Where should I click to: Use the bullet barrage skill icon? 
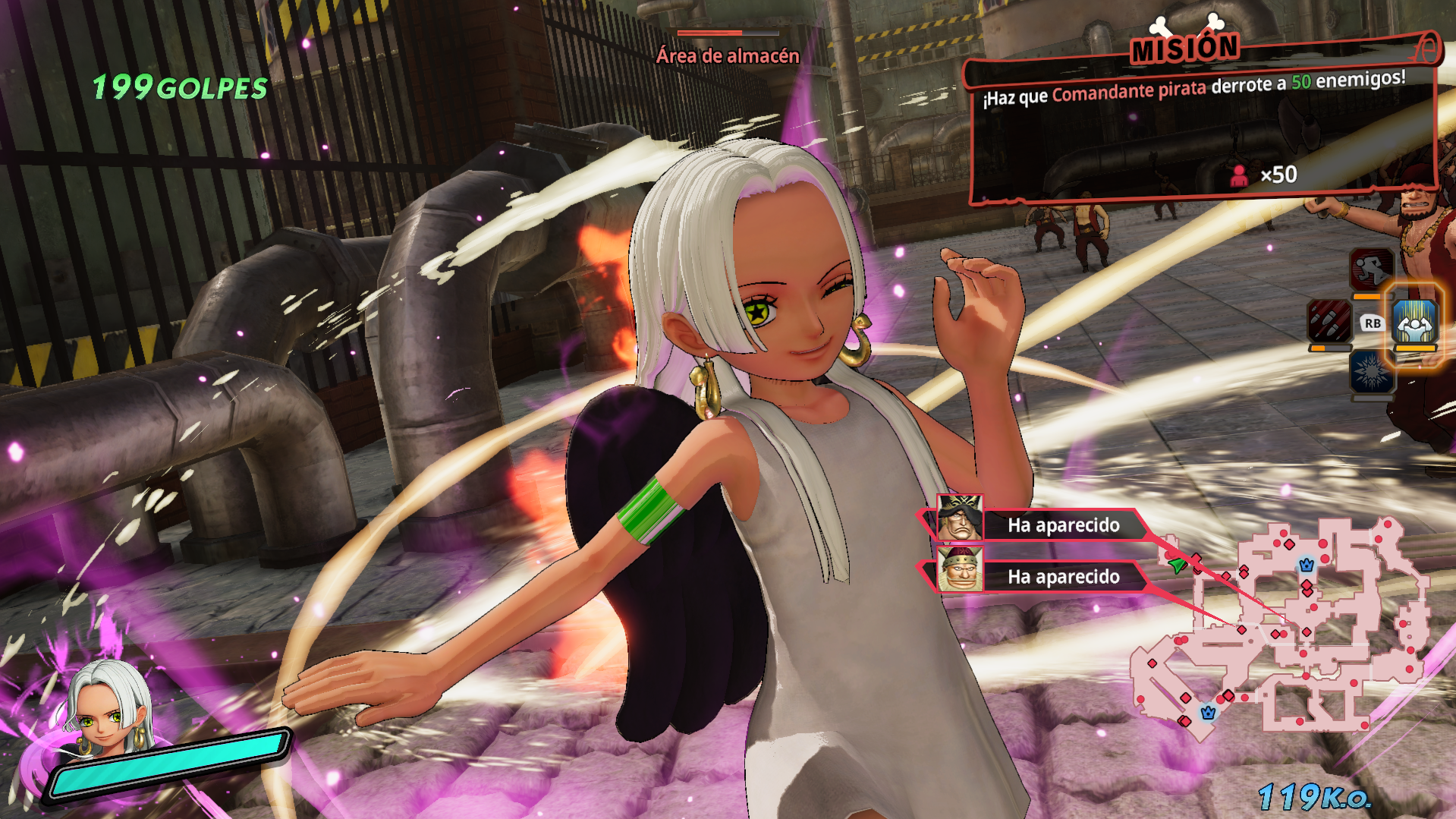[1329, 321]
